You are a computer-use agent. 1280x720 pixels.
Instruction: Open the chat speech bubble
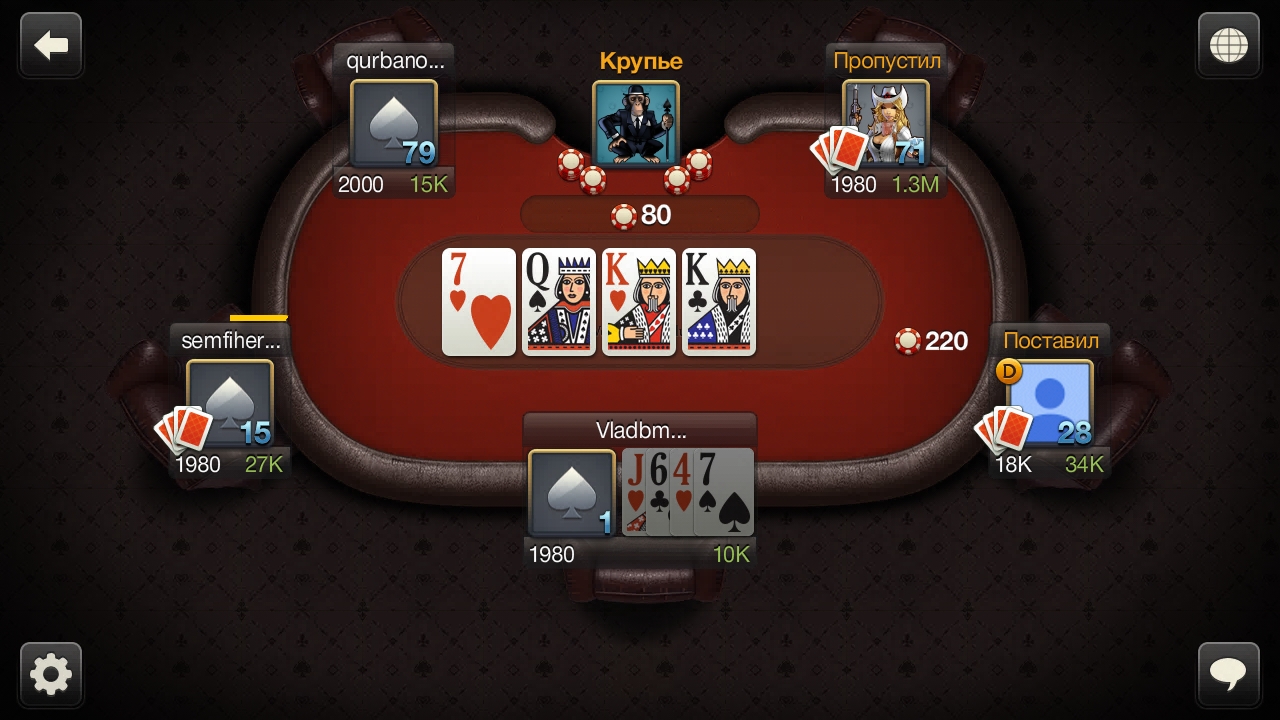[1228, 675]
